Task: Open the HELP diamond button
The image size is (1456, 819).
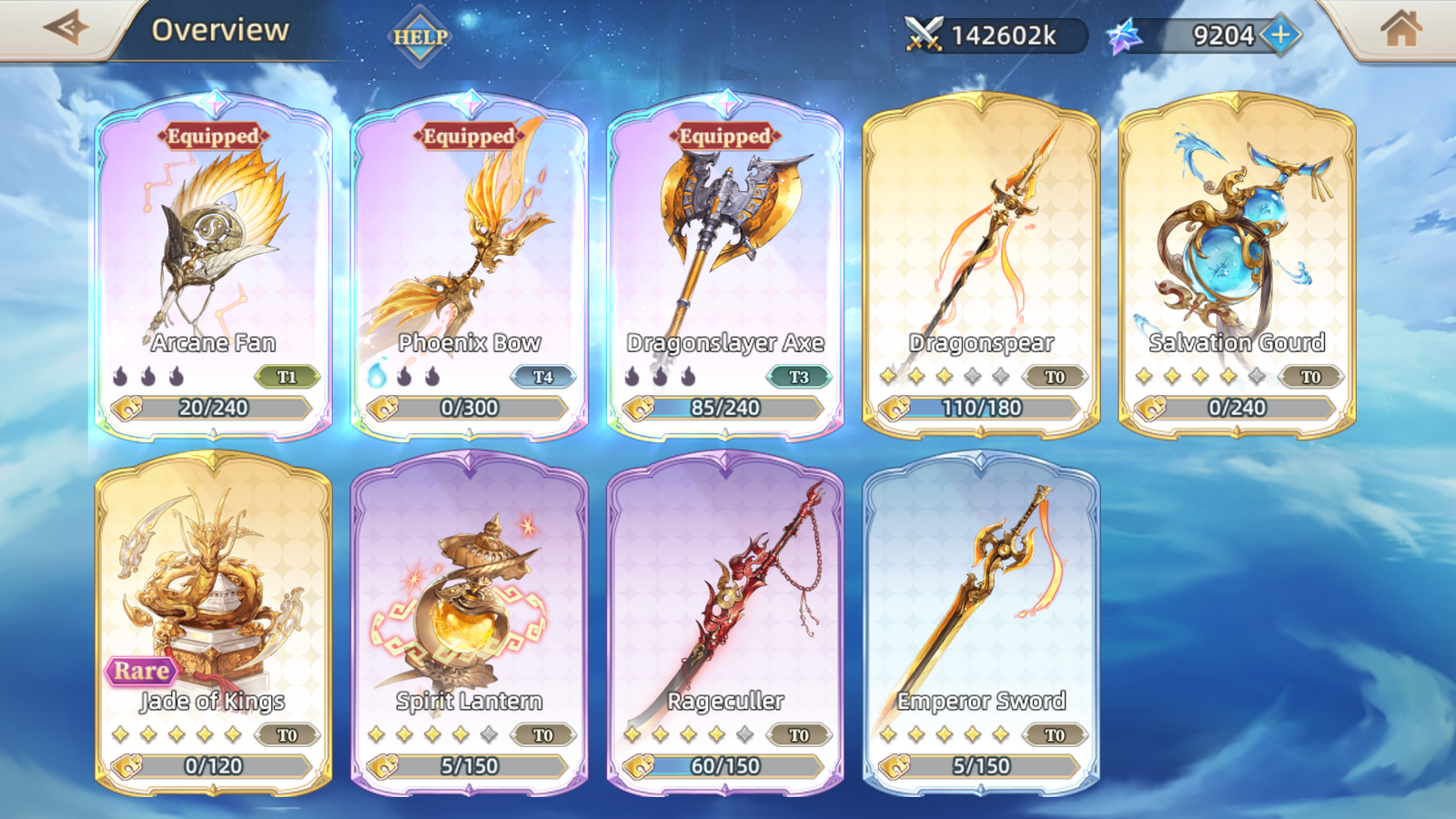Action: (420, 37)
